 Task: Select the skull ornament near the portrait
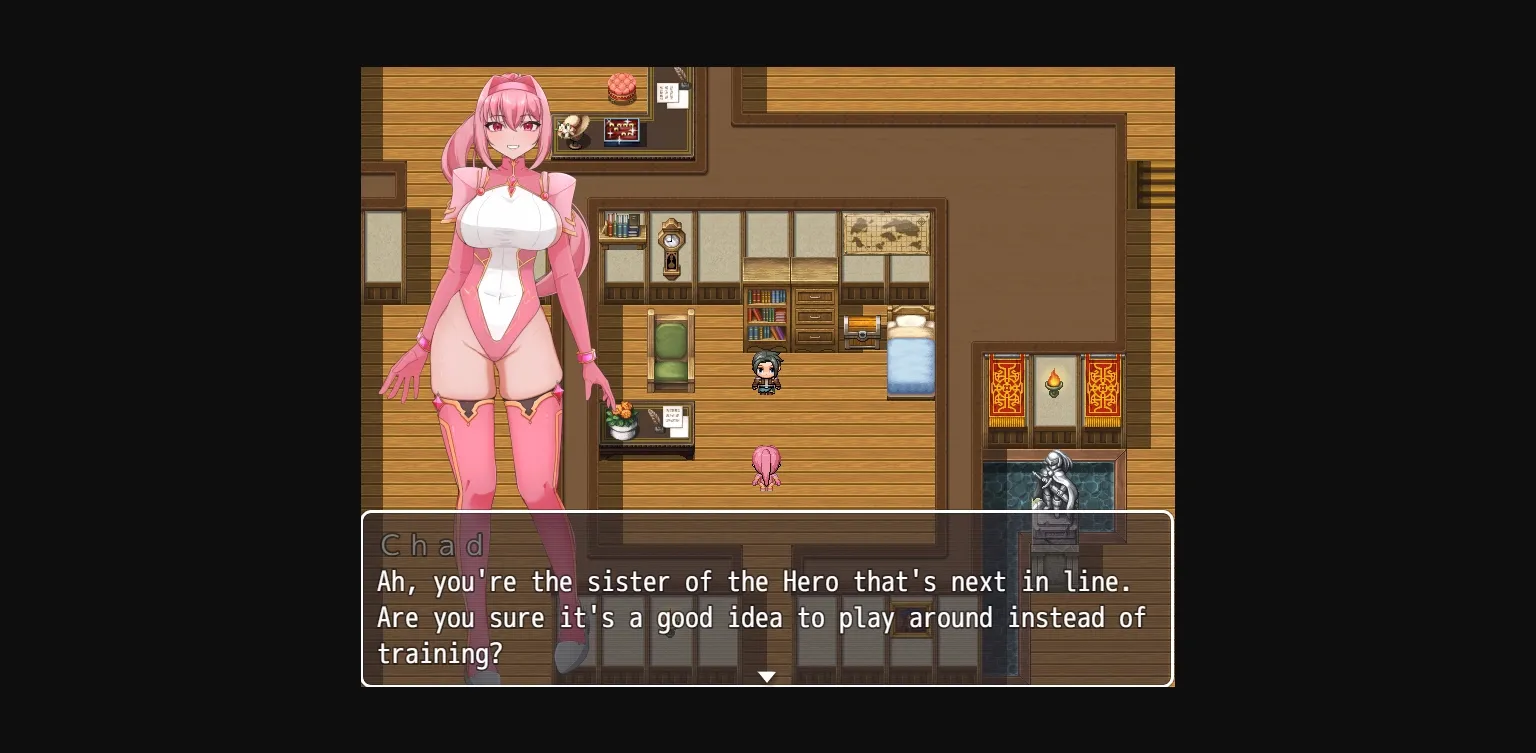click(572, 128)
